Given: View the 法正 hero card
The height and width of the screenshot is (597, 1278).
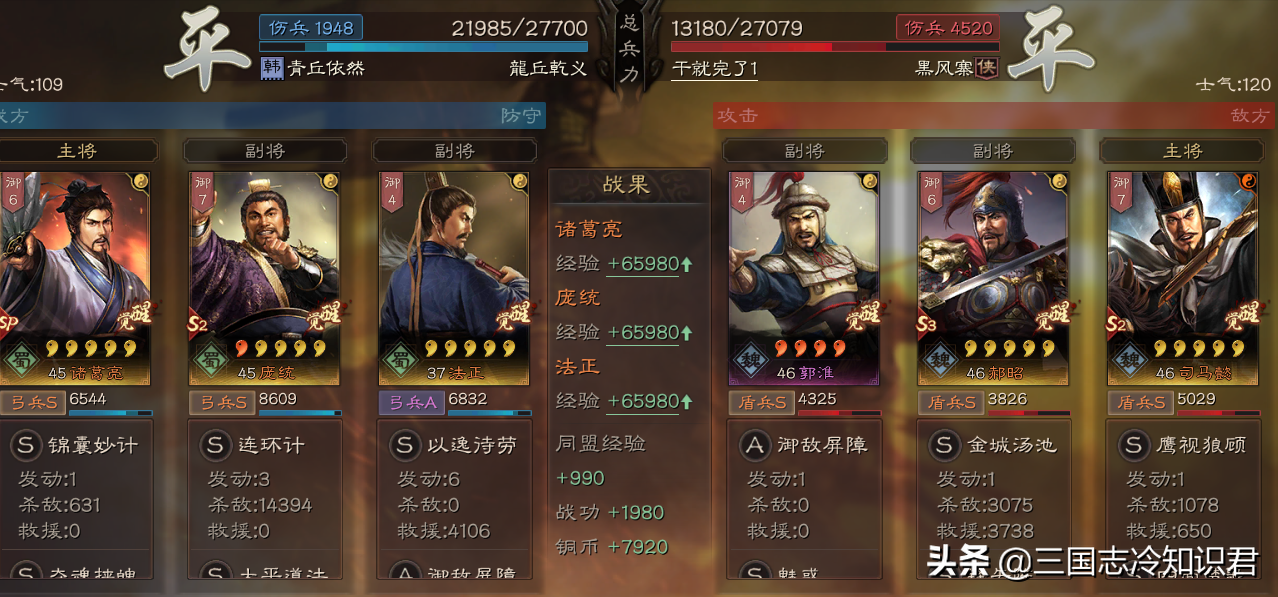Looking at the screenshot, I should point(453,275).
